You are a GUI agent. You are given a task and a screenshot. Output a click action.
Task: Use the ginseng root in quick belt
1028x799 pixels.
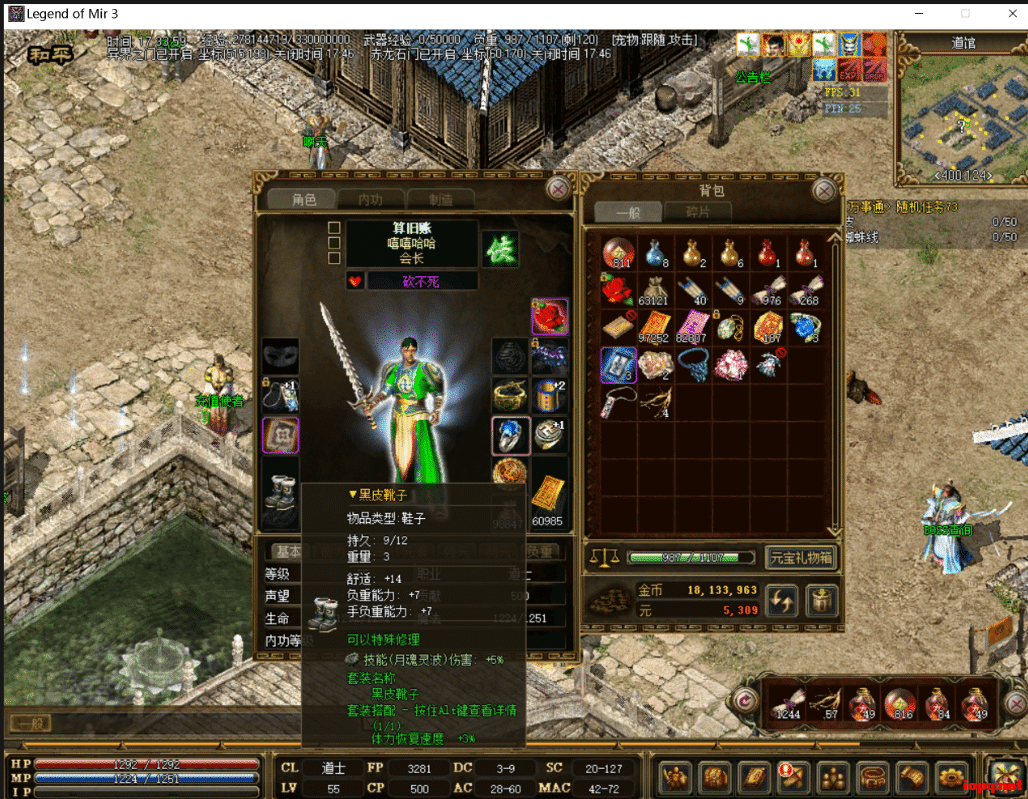click(825, 704)
